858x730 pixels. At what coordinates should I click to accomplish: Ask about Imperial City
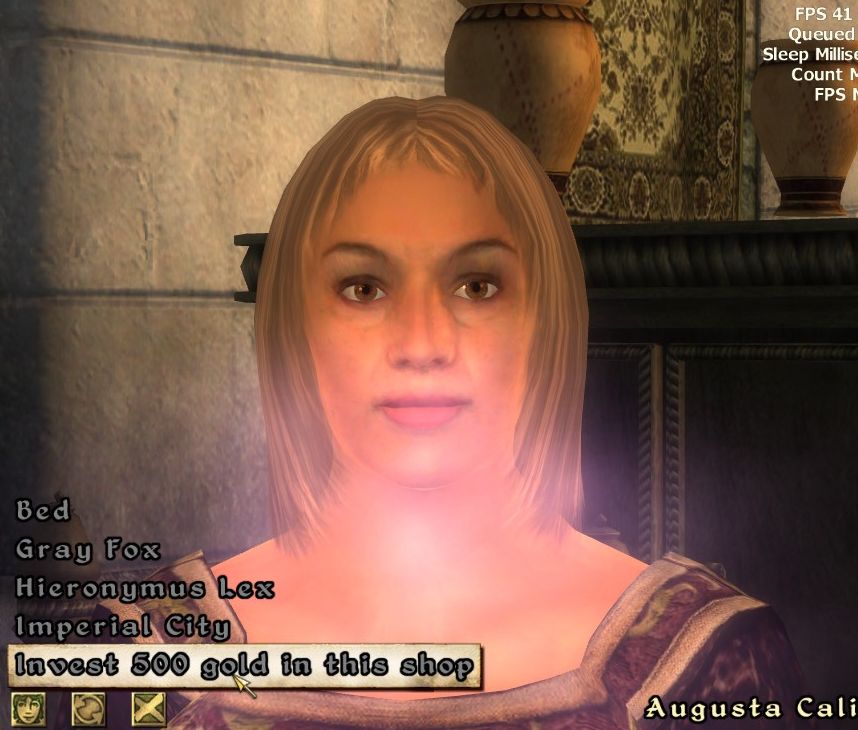pyautogui.click(x=123, y=627)
